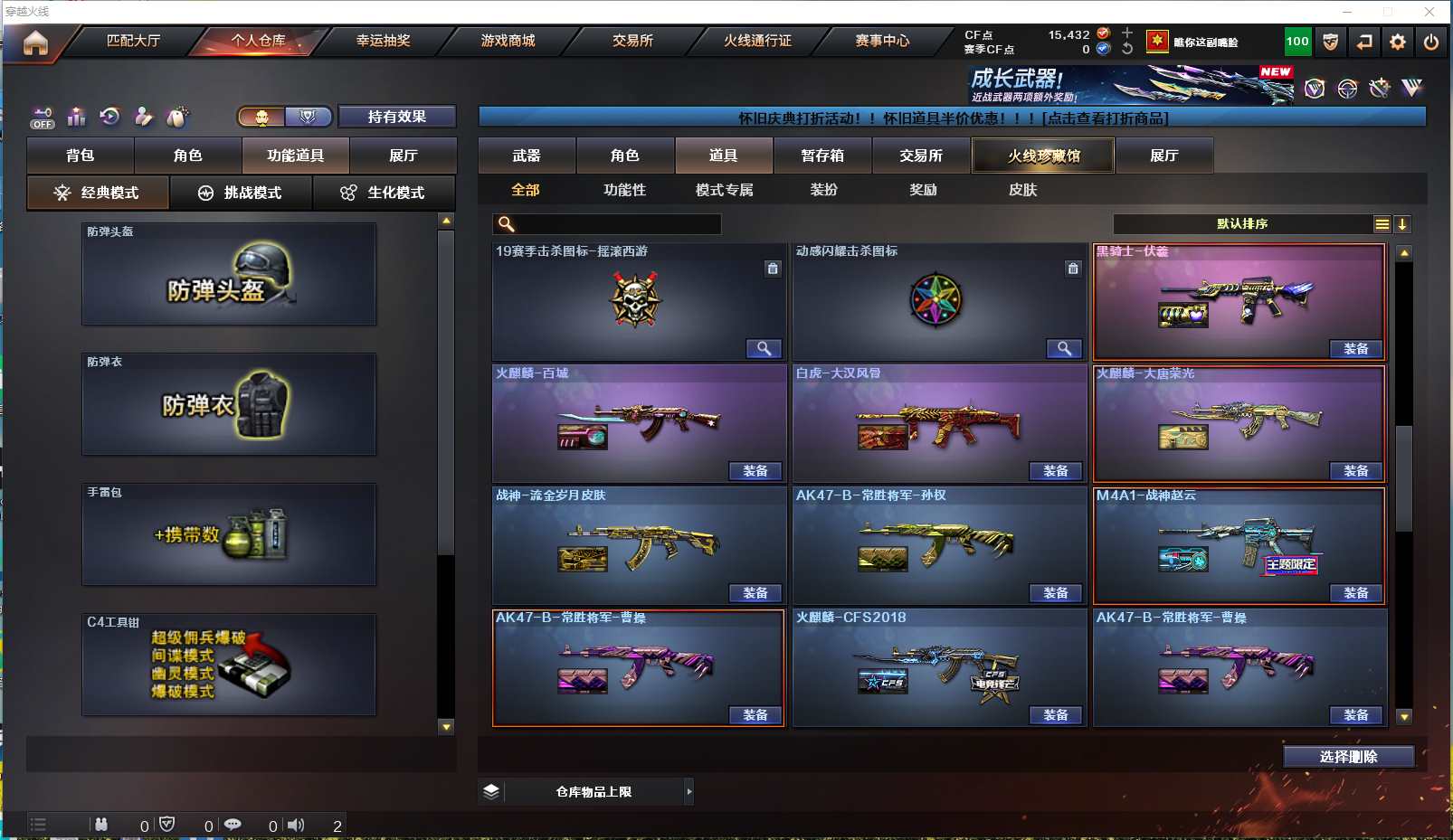The width and height of the screenshot is (1453, 840).
Task: Select the 挑战模式 challenge mode tab
Action: 241,193
